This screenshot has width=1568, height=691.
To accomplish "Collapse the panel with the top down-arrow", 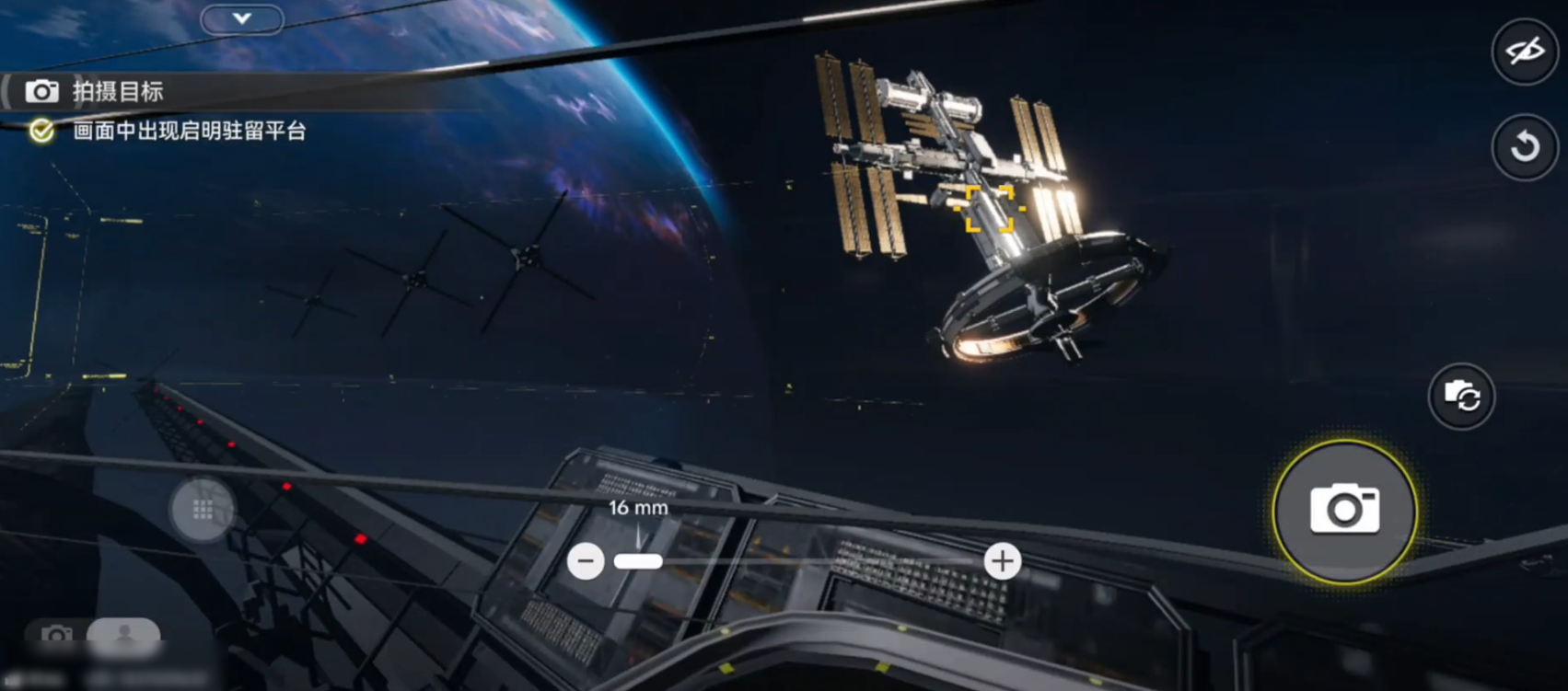I will (242, 18).
